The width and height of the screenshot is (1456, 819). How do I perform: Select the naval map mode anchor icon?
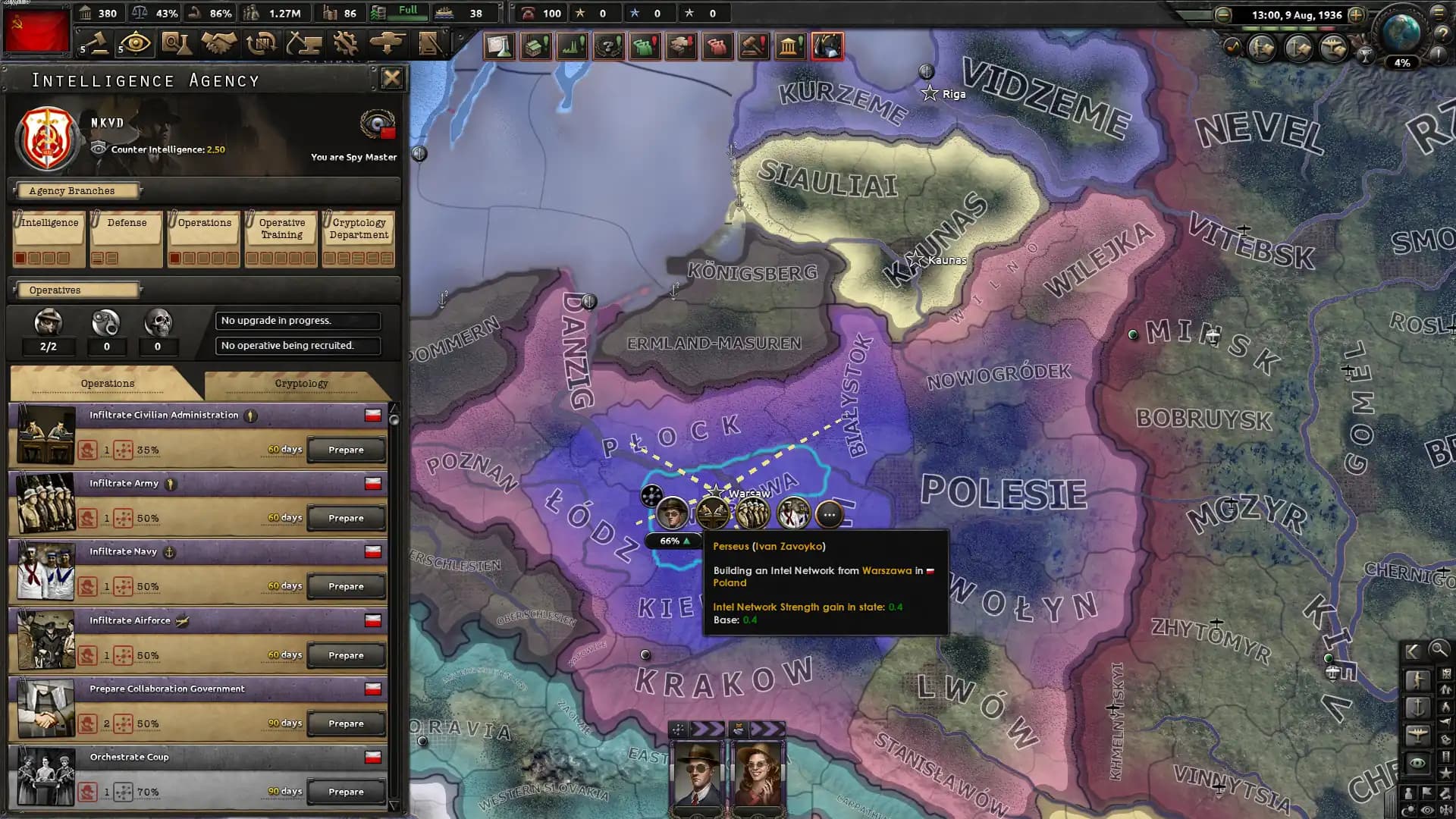(1420, 707)
